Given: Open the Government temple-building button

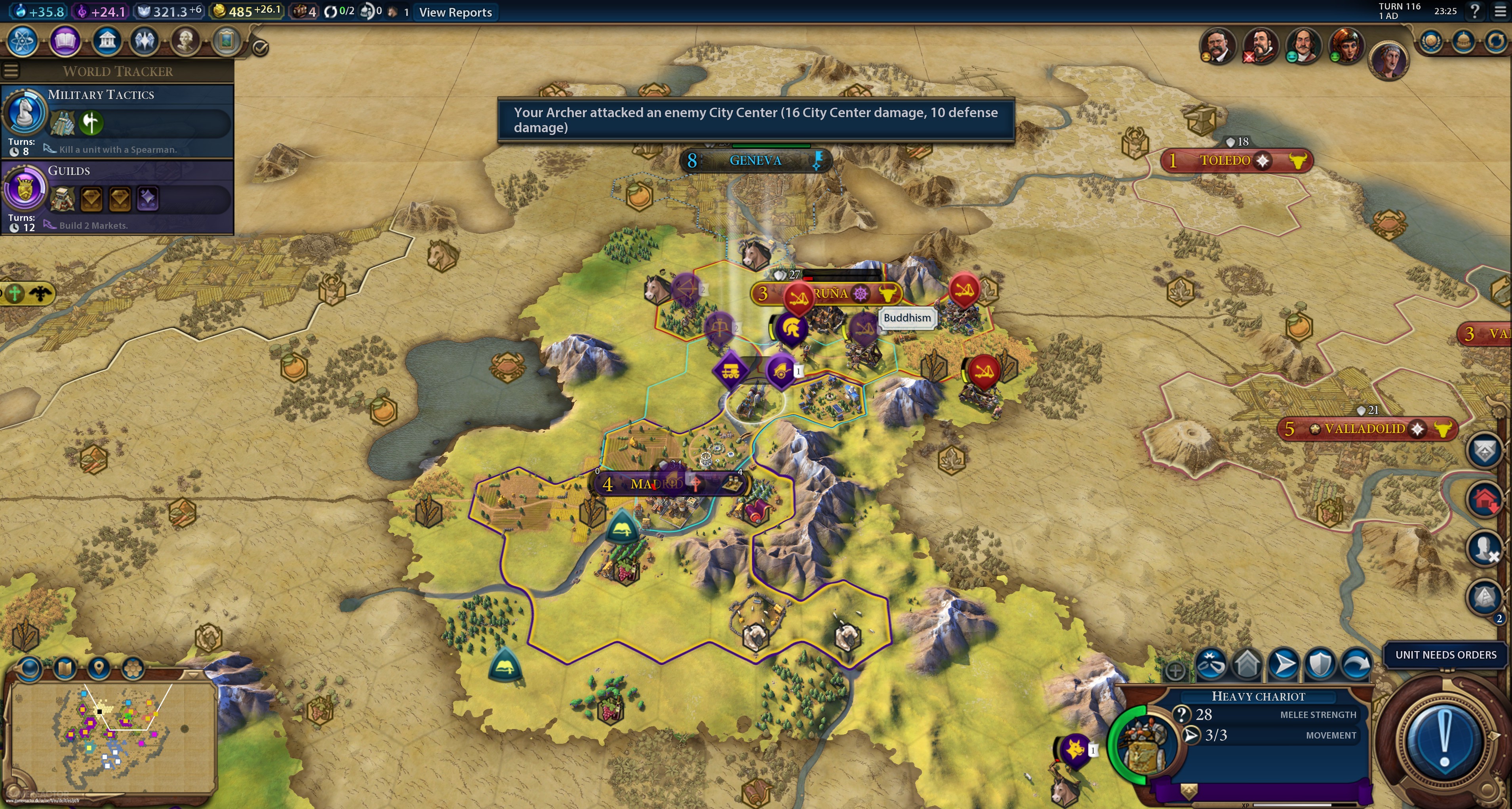Looking at the screenshot, I should click(x=107, y=41).
